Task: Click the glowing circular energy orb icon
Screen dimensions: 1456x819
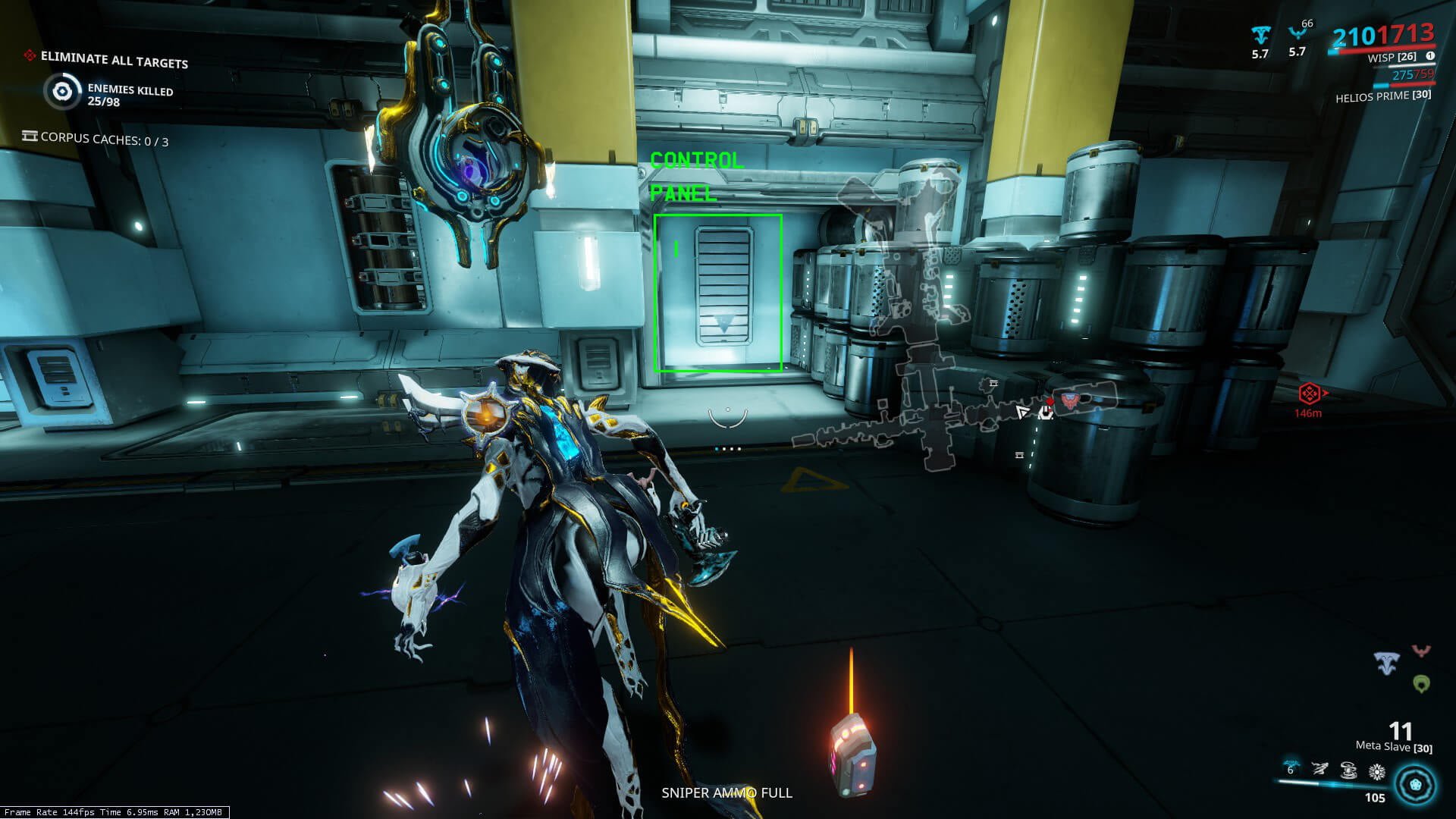Action: tap(1415, 785)
